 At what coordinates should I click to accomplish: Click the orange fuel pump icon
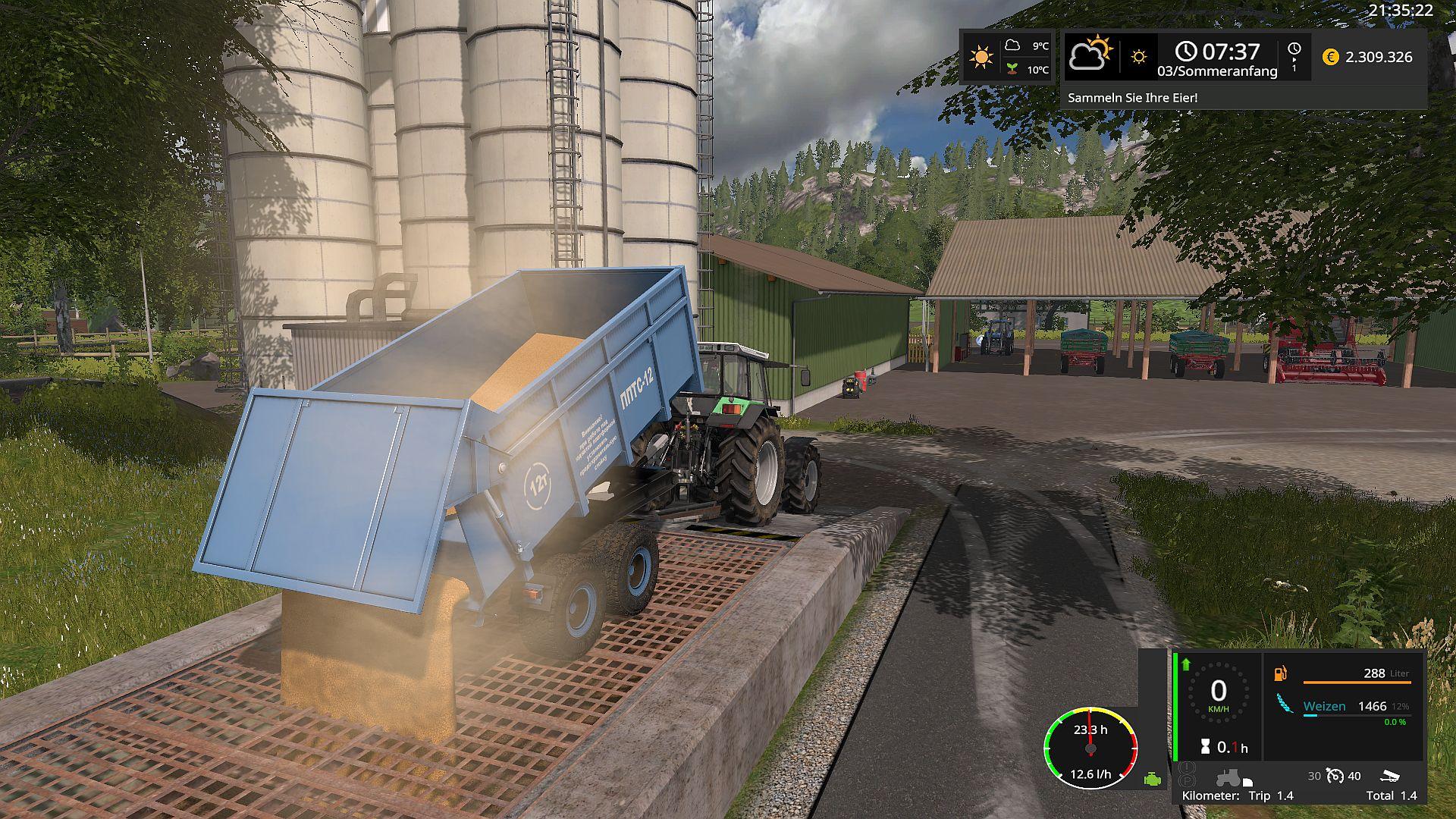(1281, 673)
